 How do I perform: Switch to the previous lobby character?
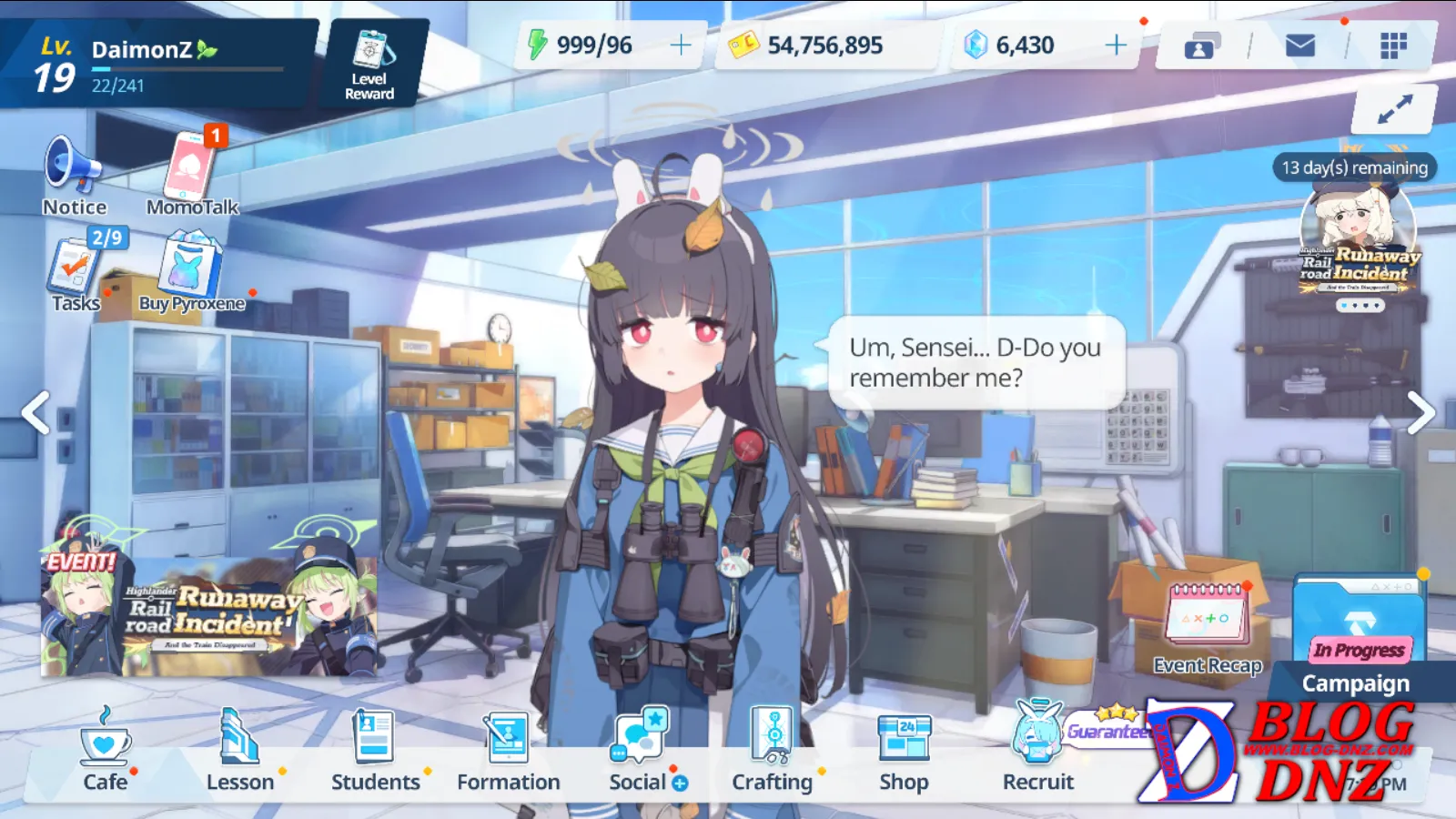click(36, 413)
